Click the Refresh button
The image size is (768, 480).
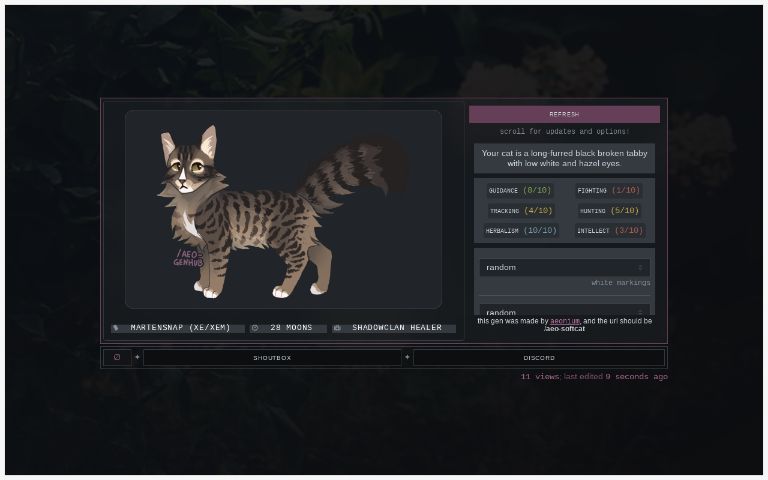(x=564, y=114)
